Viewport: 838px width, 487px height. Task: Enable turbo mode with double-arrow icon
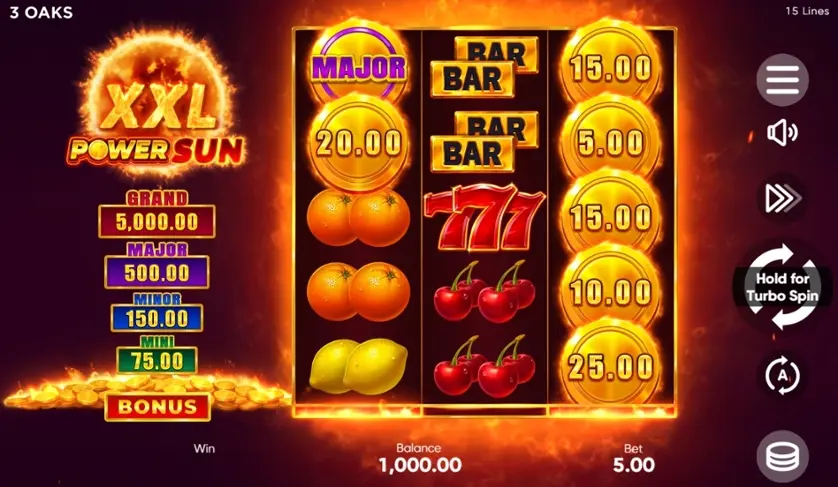point(782,198)
